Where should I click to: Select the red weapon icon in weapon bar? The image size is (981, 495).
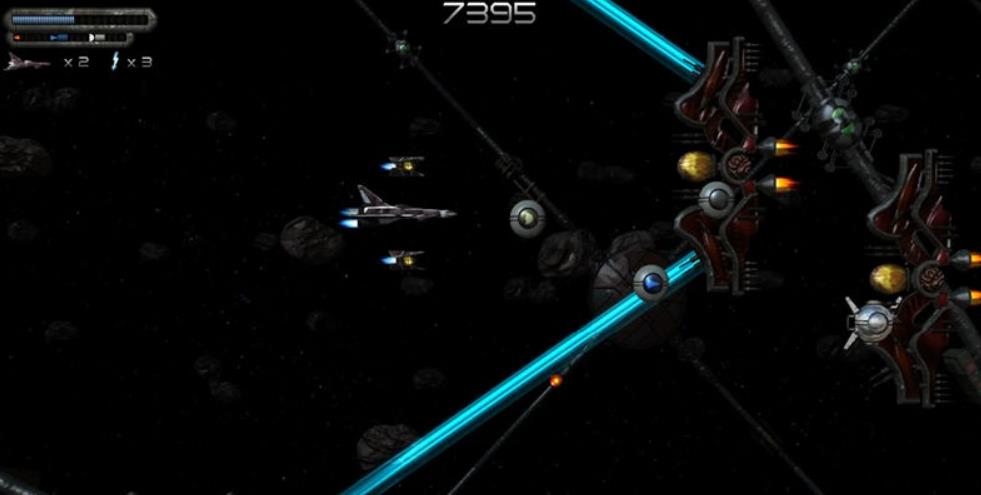(19, 38)
